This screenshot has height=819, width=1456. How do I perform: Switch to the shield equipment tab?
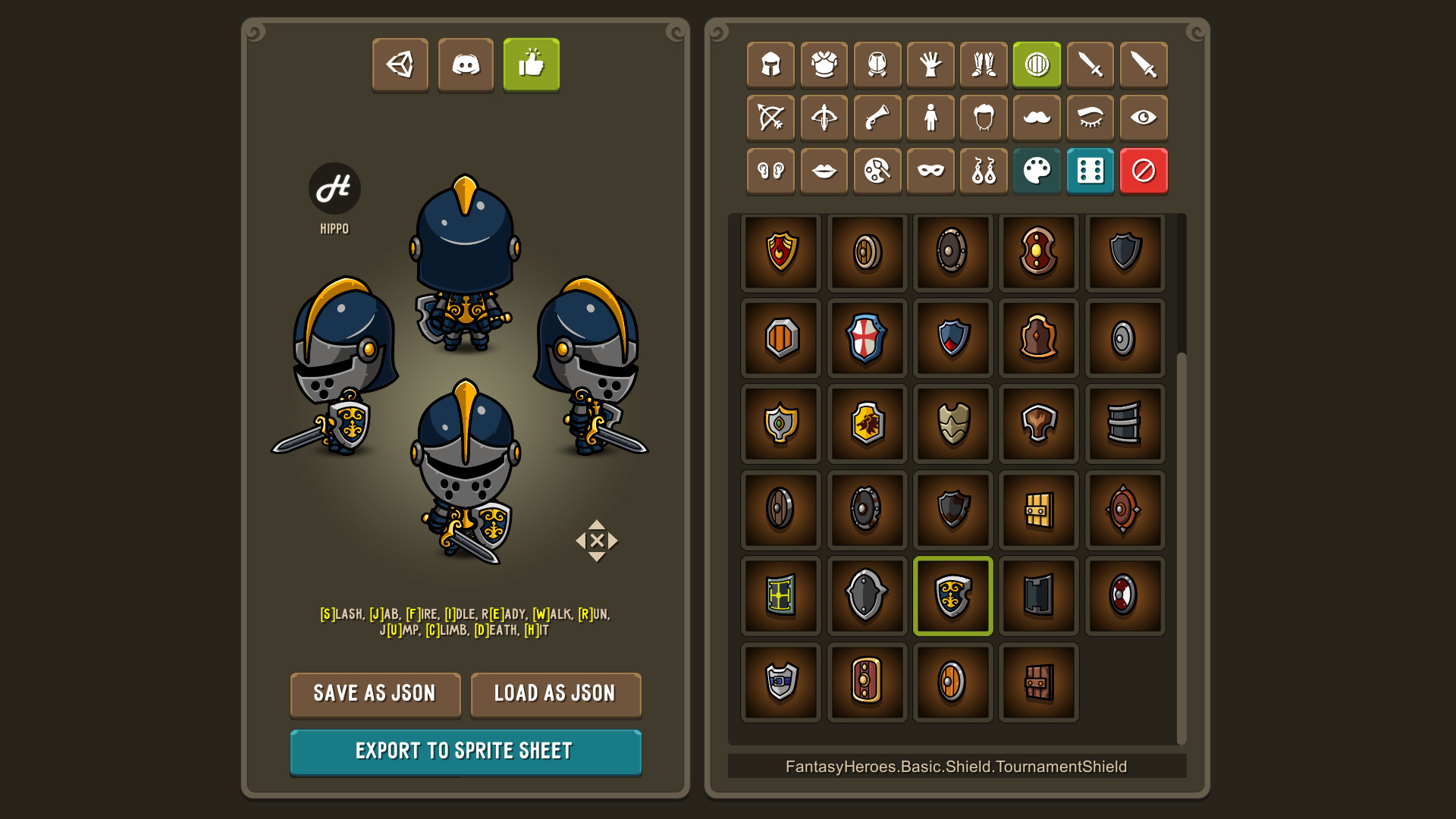(1036, 65)
